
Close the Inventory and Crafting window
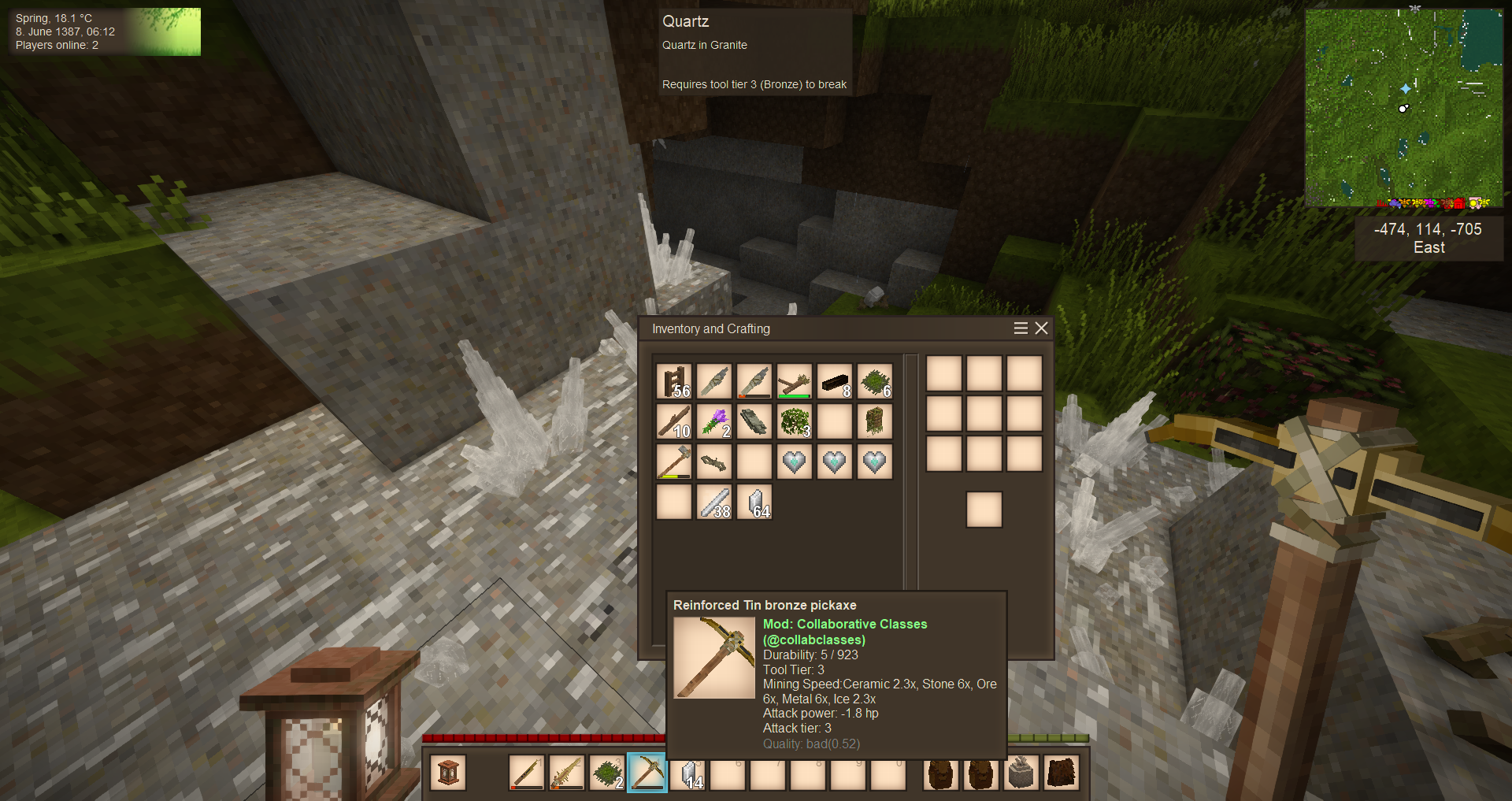click(x=1041, y=328)
